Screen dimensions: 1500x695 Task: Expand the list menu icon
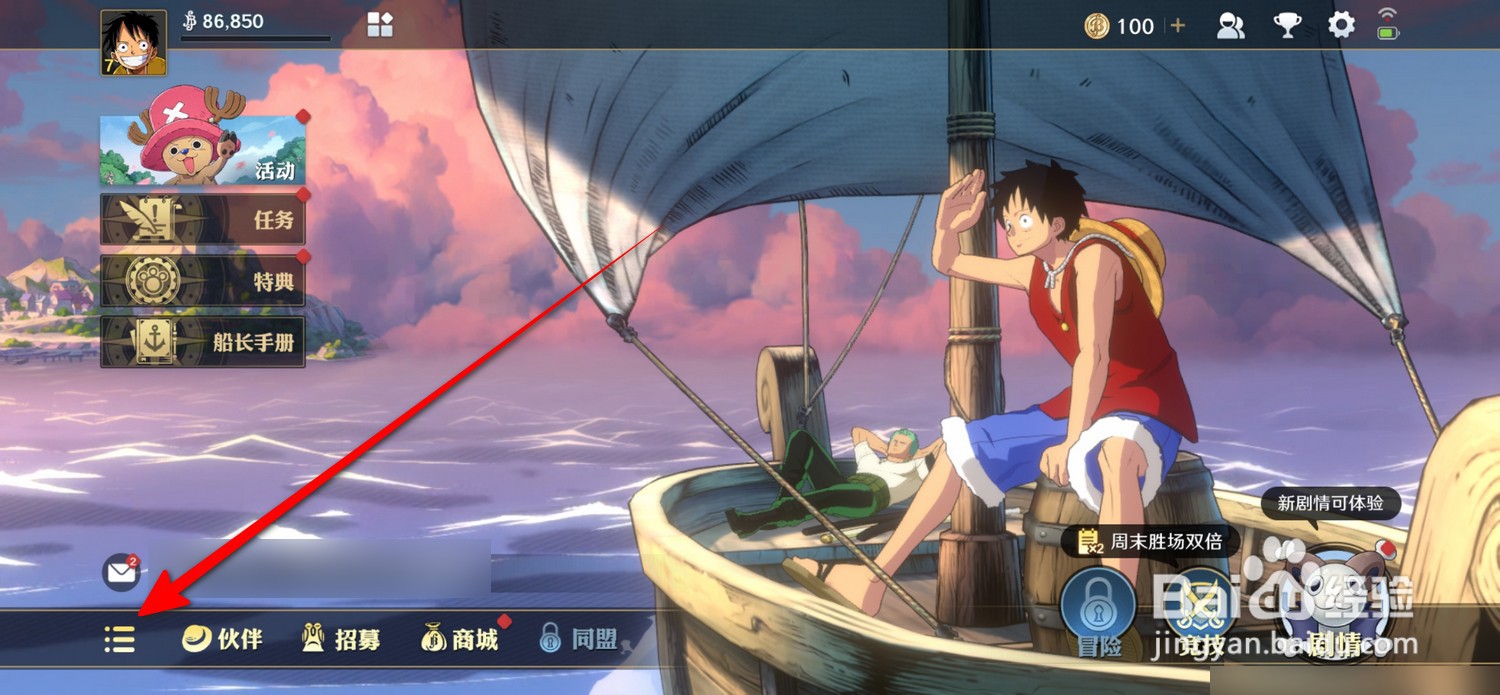120,639
